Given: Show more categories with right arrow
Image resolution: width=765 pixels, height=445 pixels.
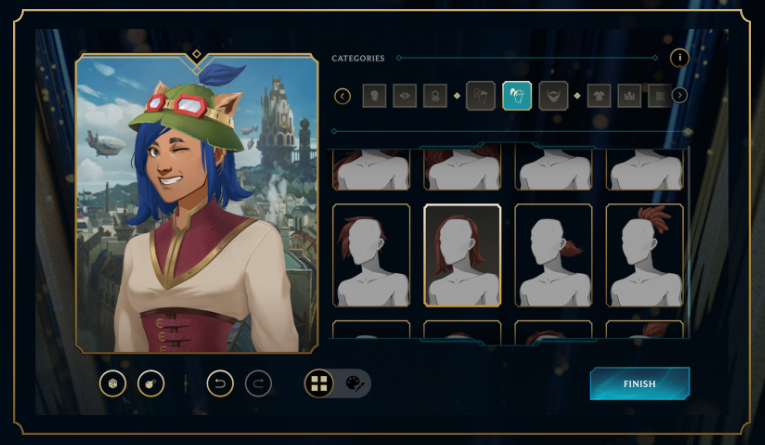Looking at the screenshot, I should [679, 96].
